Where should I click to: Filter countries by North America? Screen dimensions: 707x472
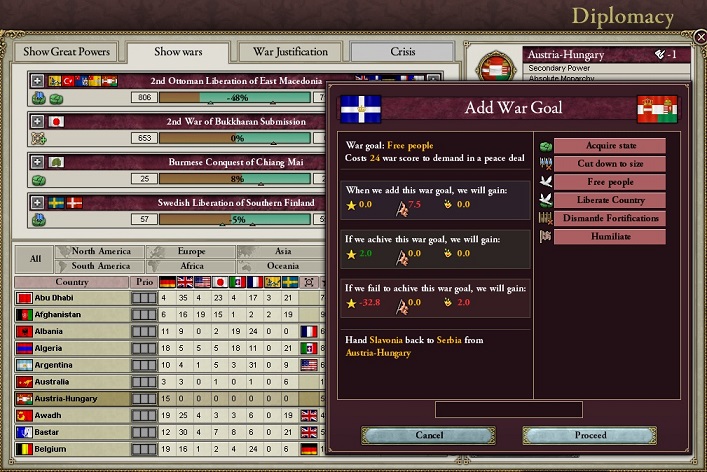[x=101, y=252]
